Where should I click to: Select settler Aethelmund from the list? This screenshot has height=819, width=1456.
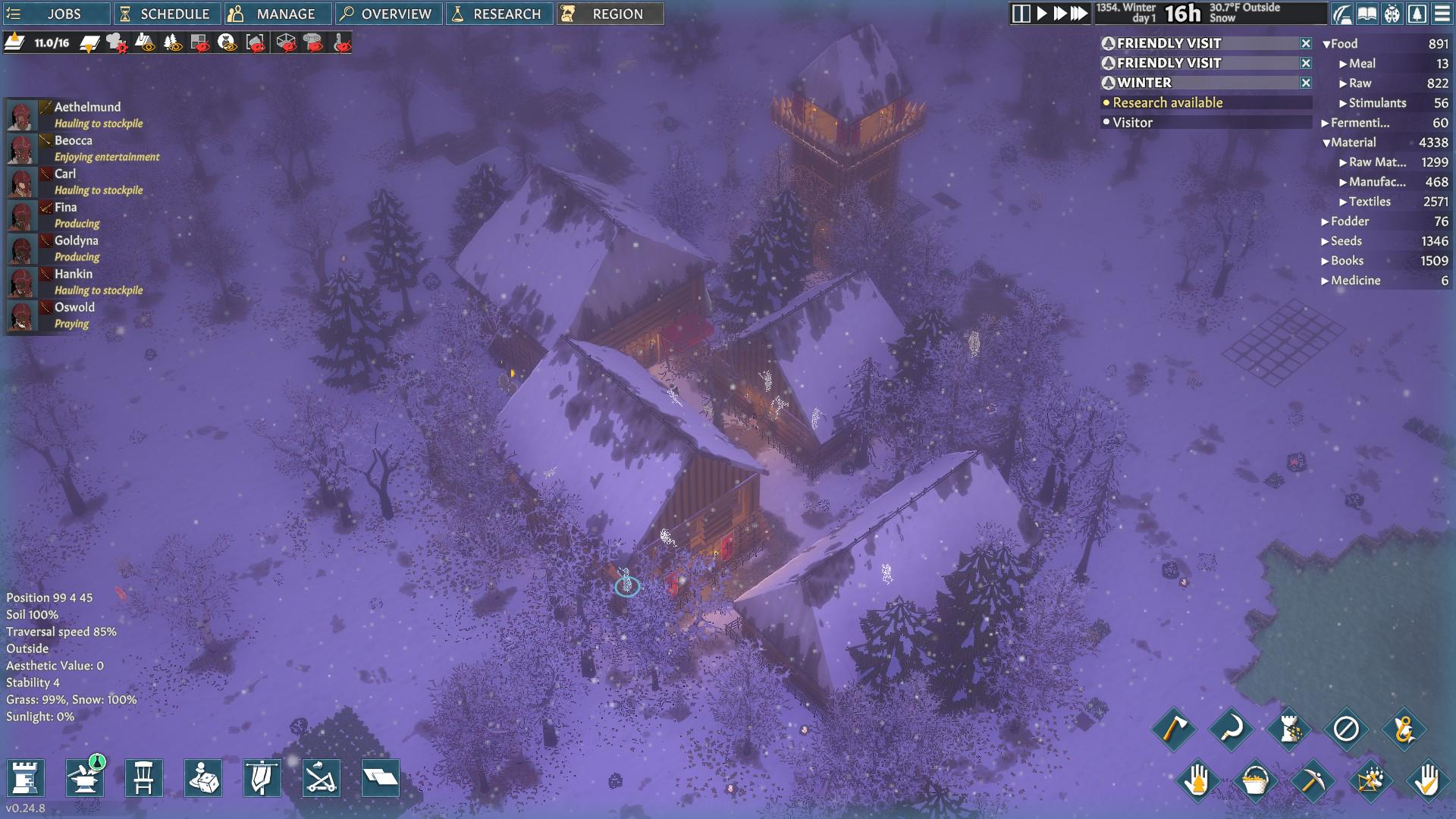click(x=87, y=107)
